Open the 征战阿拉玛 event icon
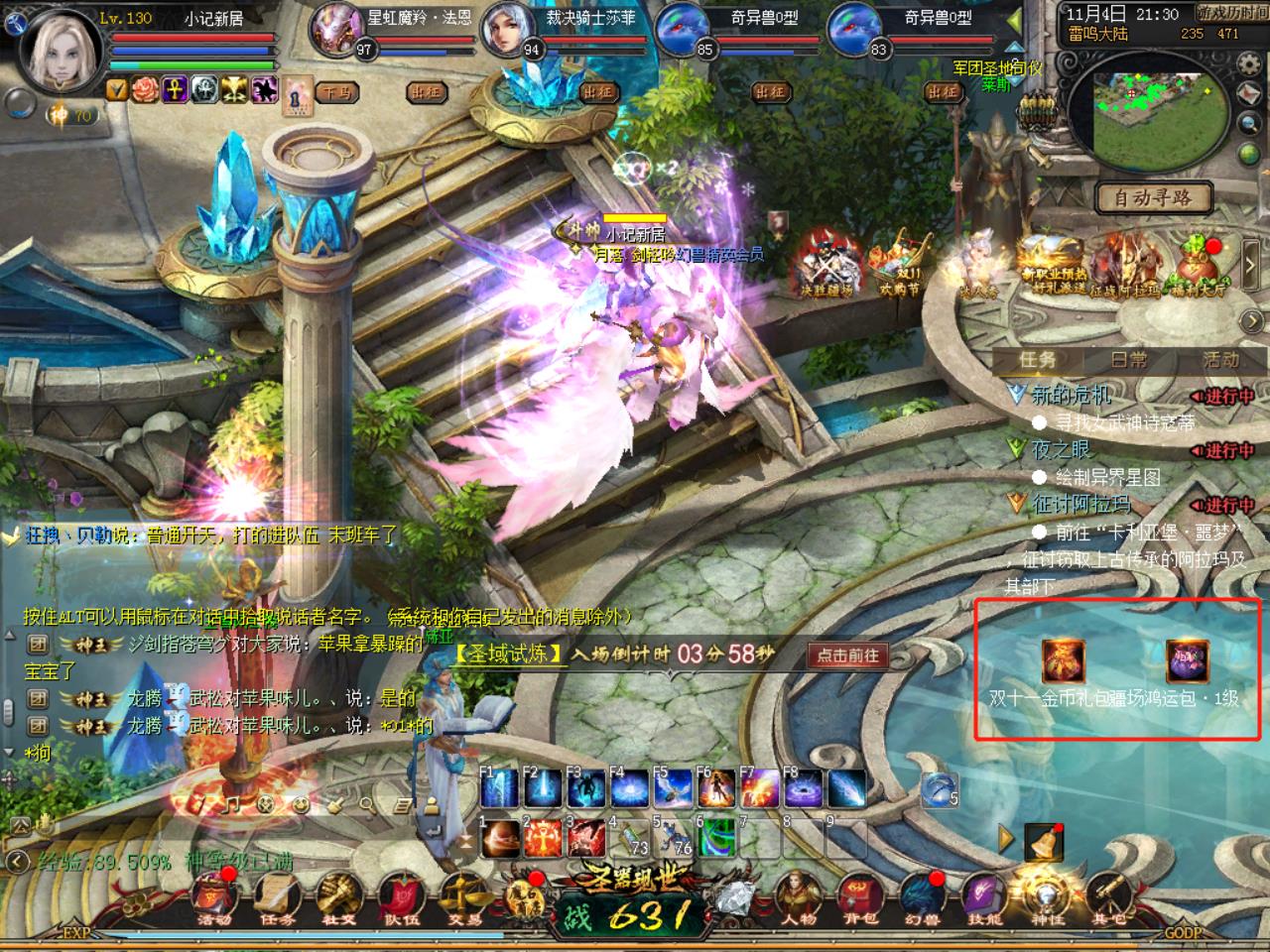 tap(1126, 265)
